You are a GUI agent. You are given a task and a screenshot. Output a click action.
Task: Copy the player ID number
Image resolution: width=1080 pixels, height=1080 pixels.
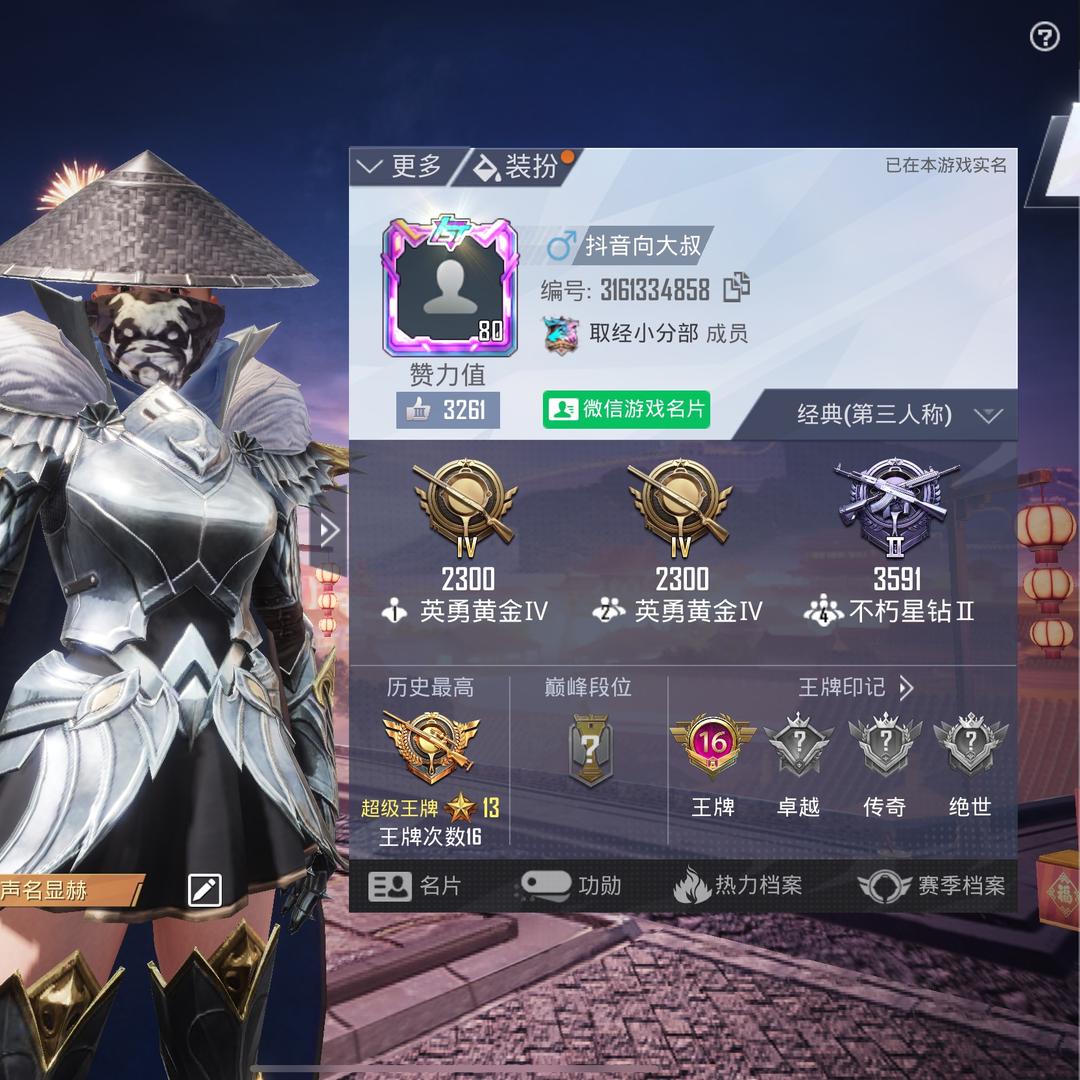[737, 288]
